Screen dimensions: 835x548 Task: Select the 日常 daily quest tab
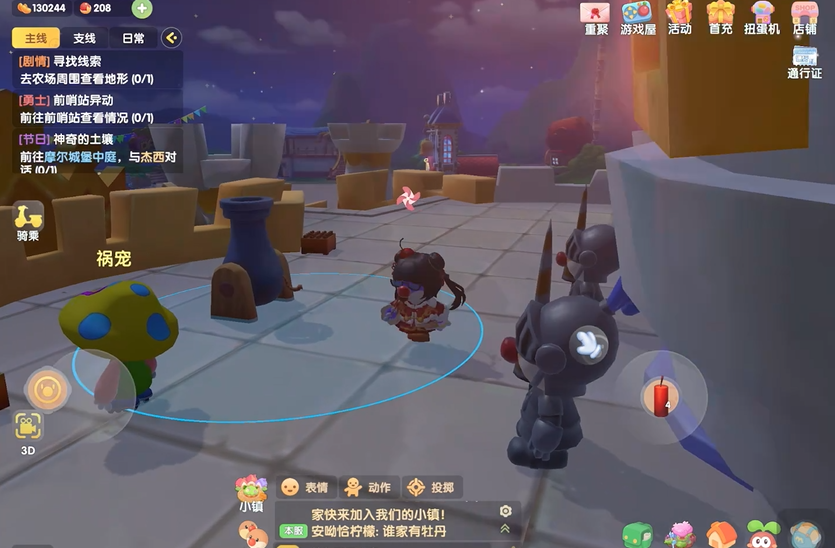133,38
